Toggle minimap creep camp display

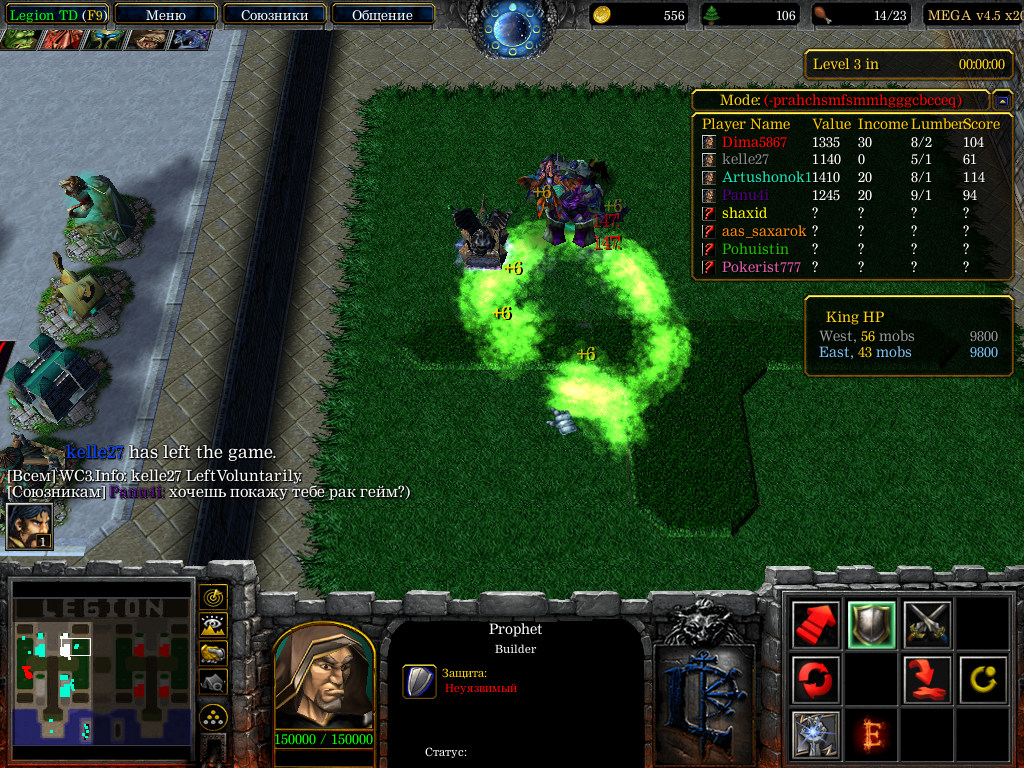coord(213,682)
